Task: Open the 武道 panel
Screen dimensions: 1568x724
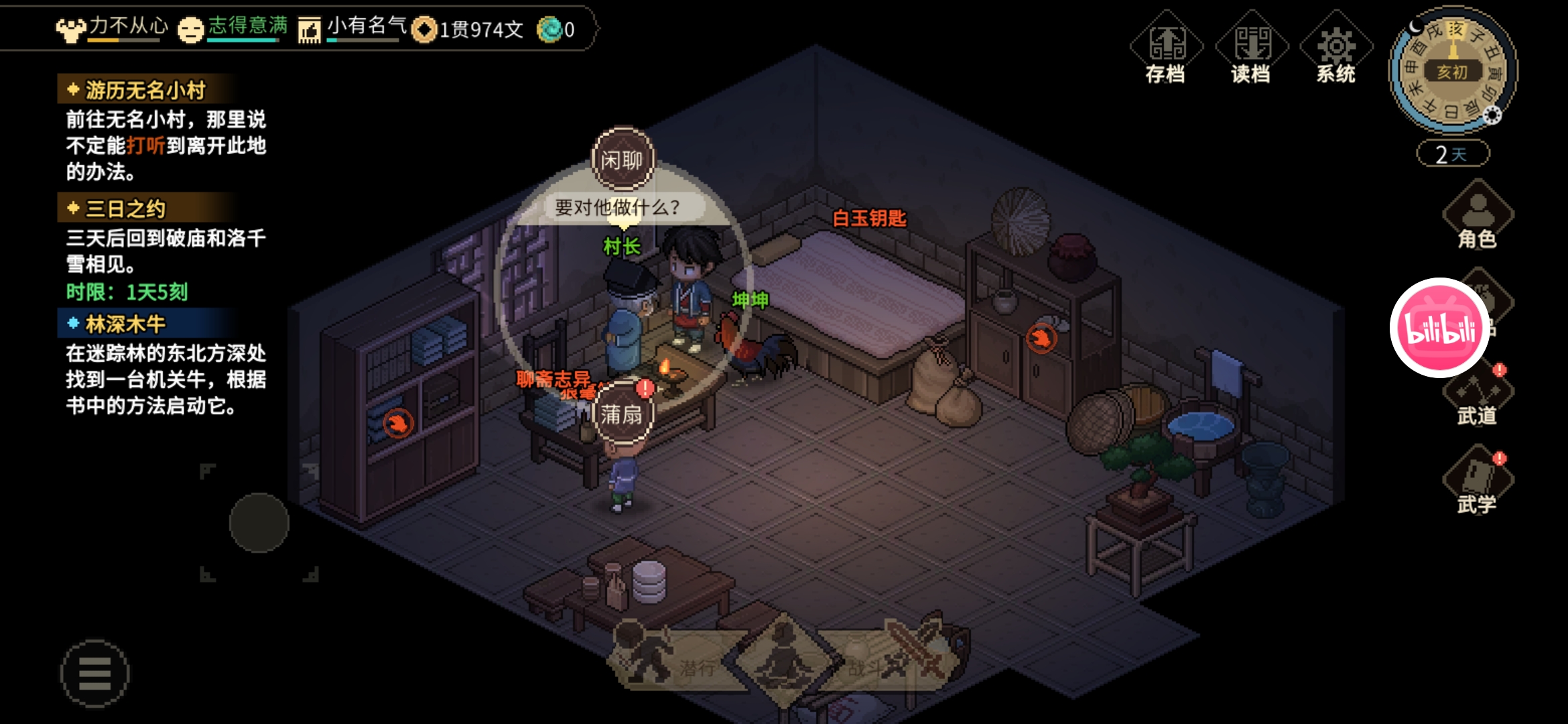Action: tap(1478, 398)
